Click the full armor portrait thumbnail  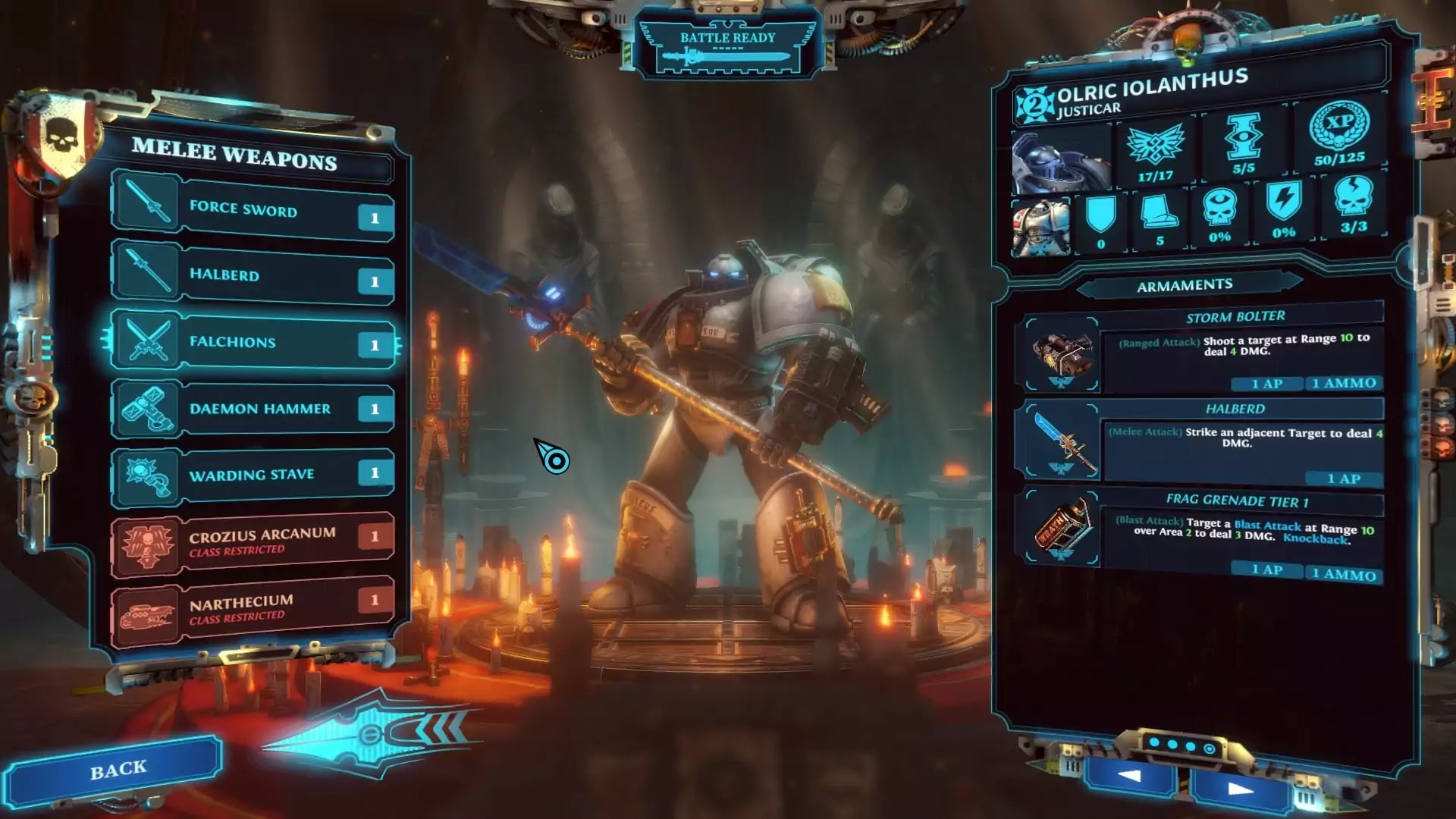[x=1041, y=227]
